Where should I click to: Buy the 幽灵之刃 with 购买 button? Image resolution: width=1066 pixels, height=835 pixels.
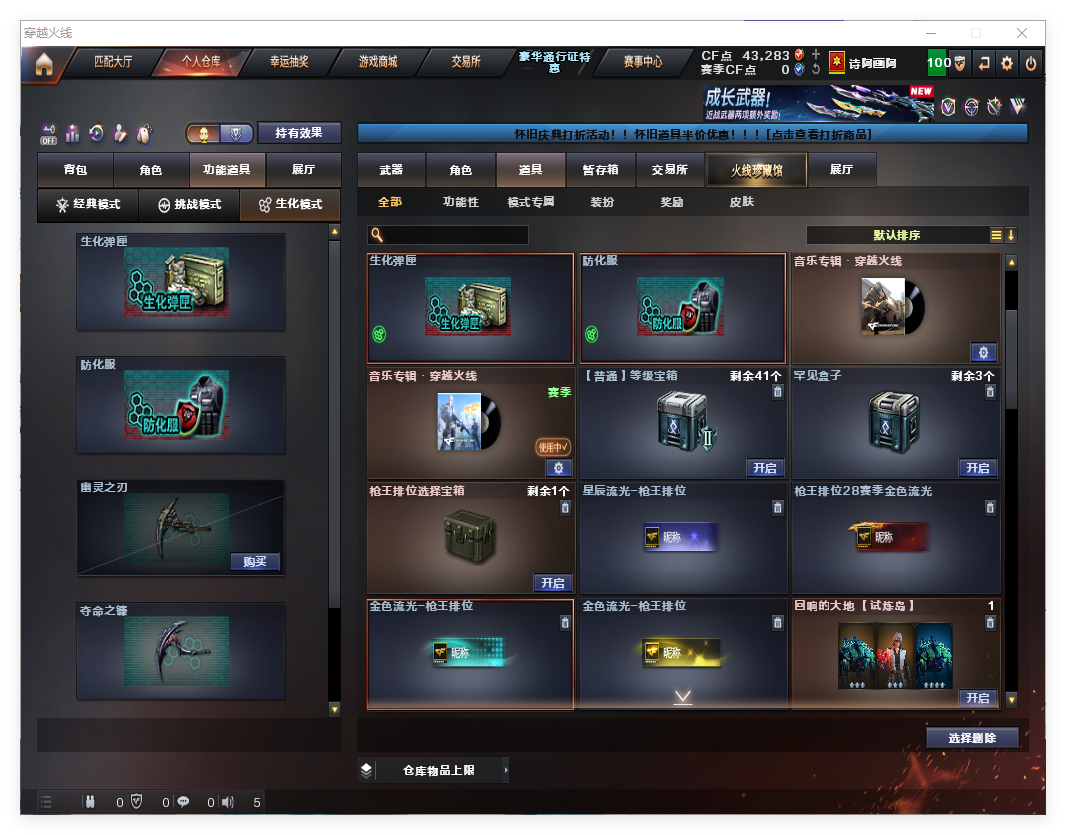pos(254,561)
